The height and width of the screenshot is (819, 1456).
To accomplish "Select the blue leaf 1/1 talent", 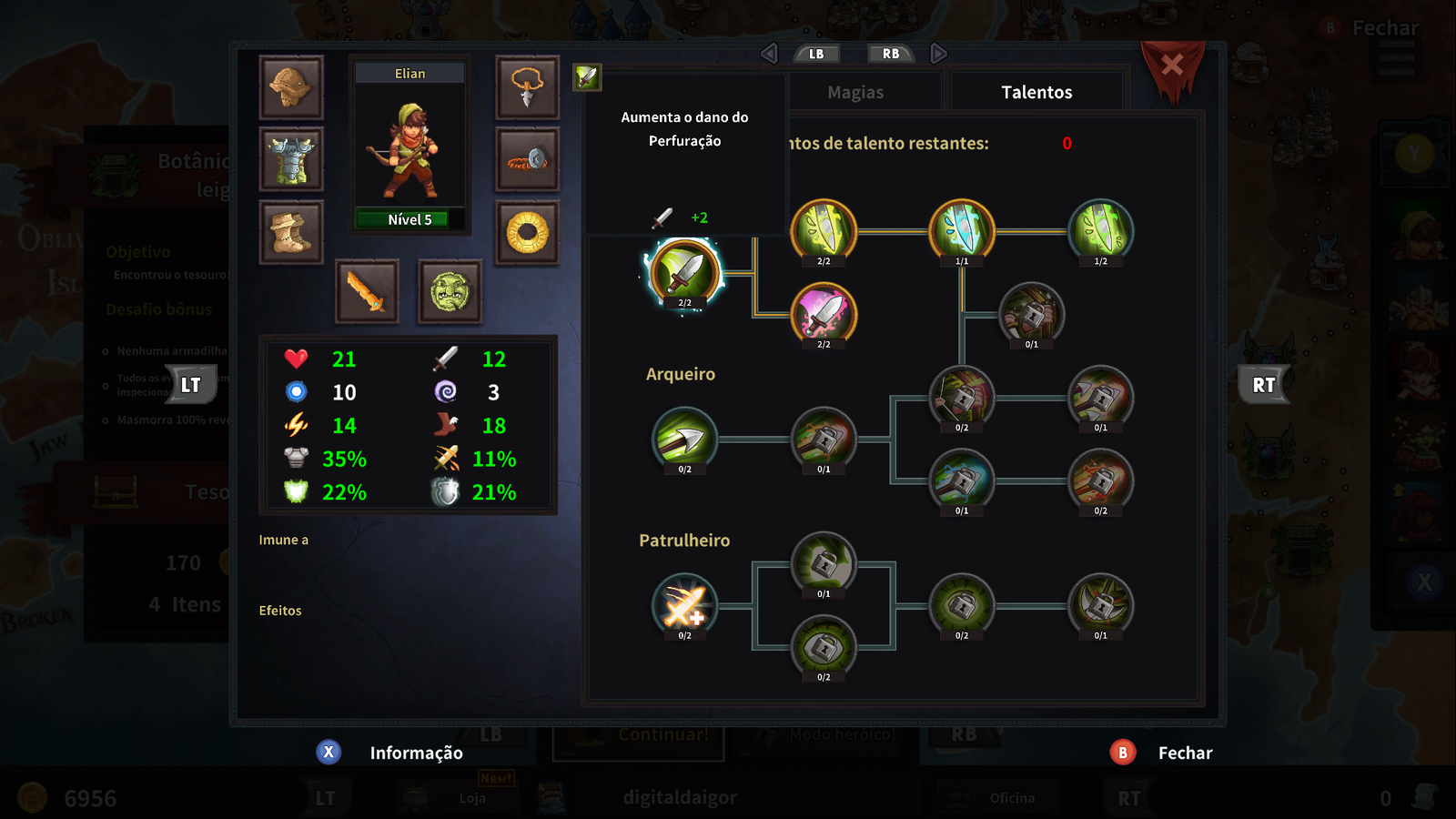I will click(962, 230).
